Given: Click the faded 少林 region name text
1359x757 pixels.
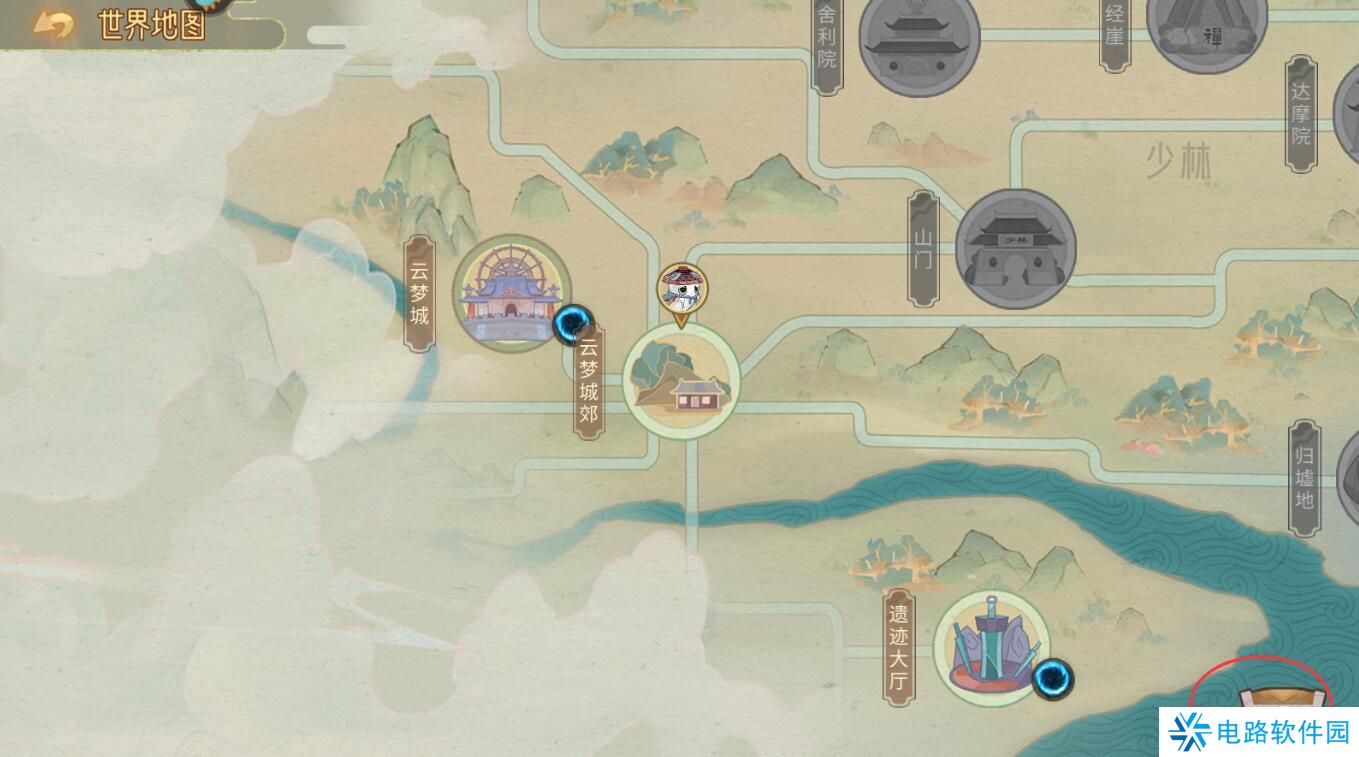Looking at the screenshot, I should coord(1177,160).
